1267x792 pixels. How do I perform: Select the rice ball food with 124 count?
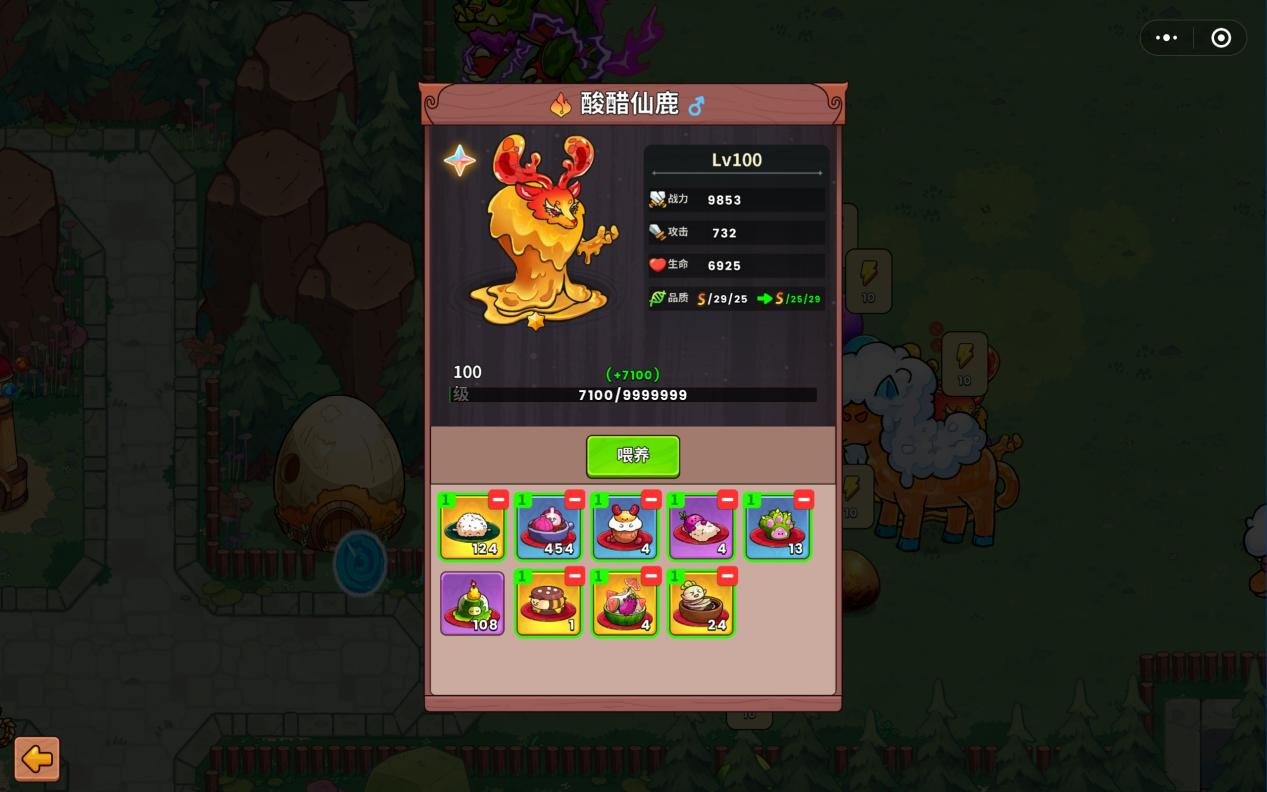[472, 528]
